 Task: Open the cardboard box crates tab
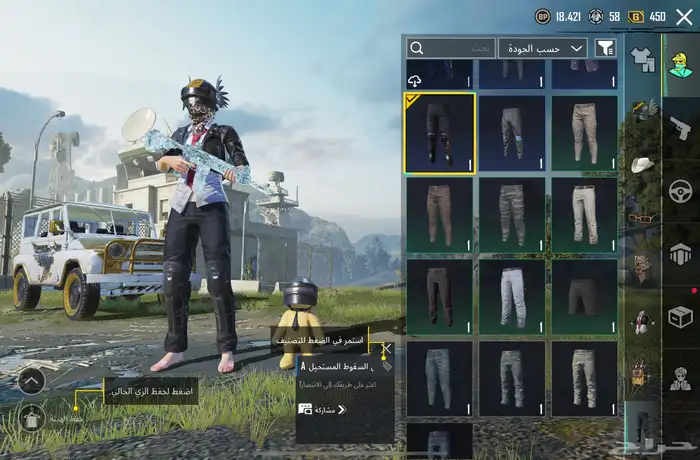680,317
